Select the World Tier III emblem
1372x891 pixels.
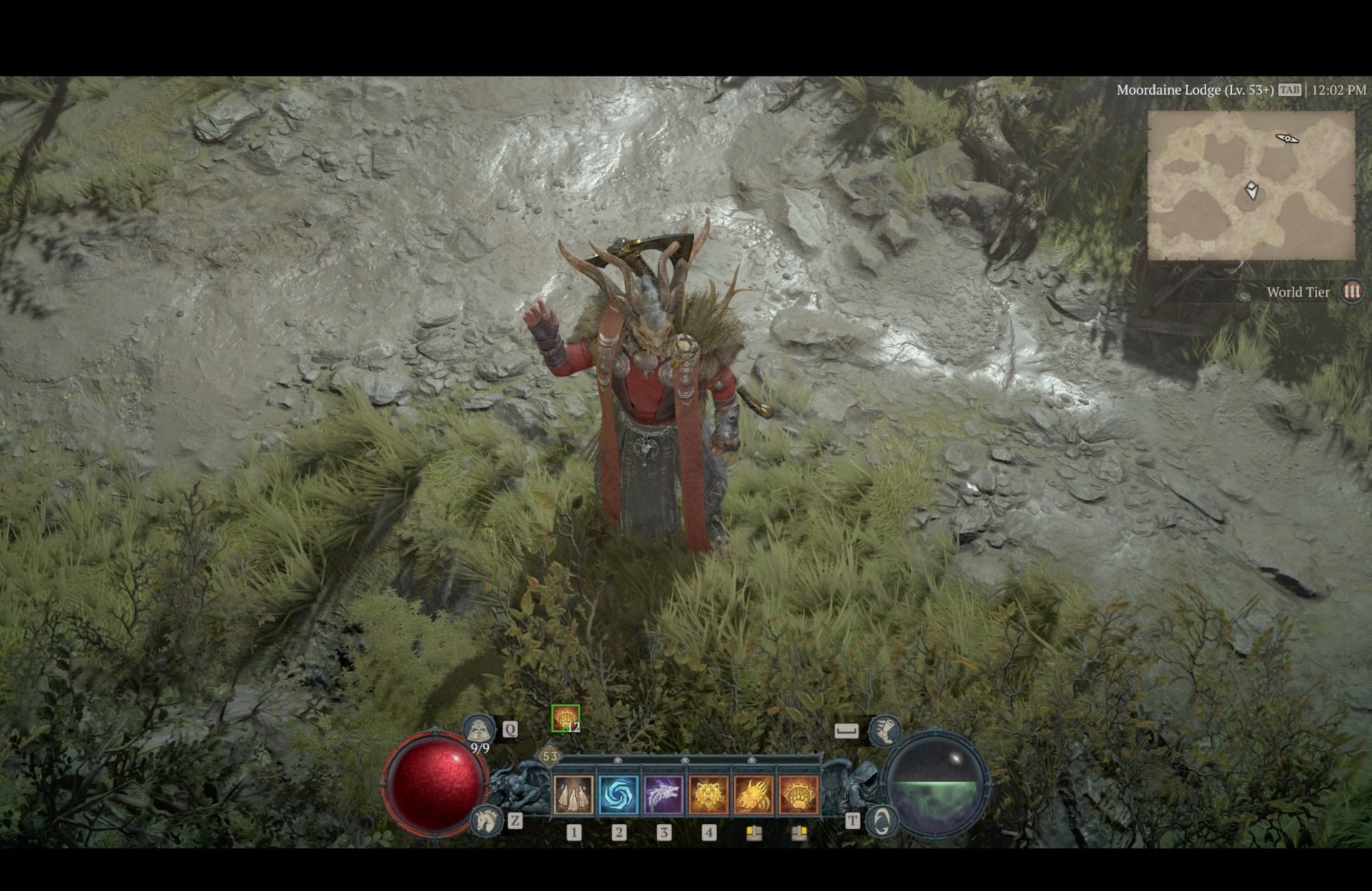1351,292
